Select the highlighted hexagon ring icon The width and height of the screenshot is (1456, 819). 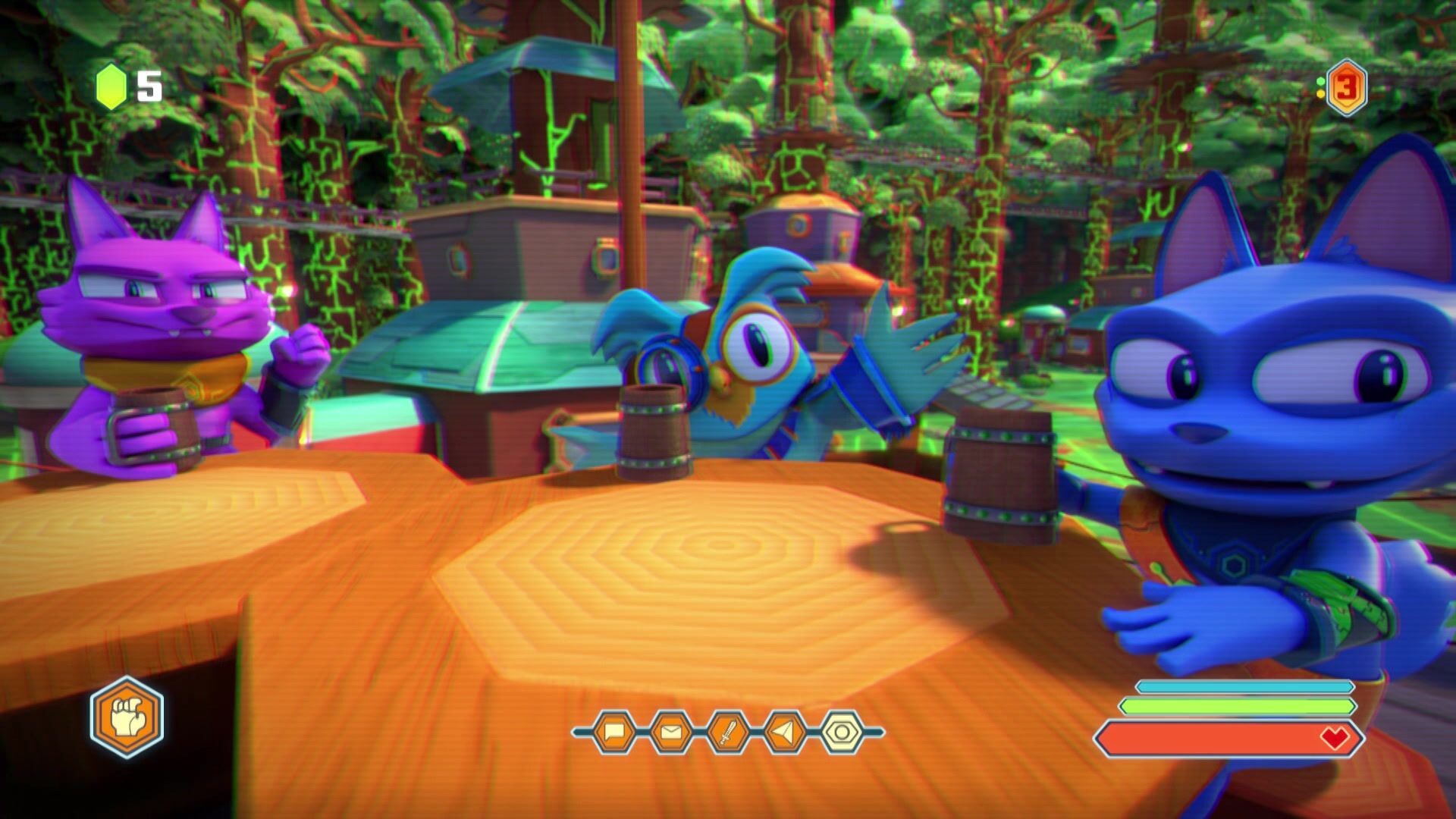coord(842,733)
